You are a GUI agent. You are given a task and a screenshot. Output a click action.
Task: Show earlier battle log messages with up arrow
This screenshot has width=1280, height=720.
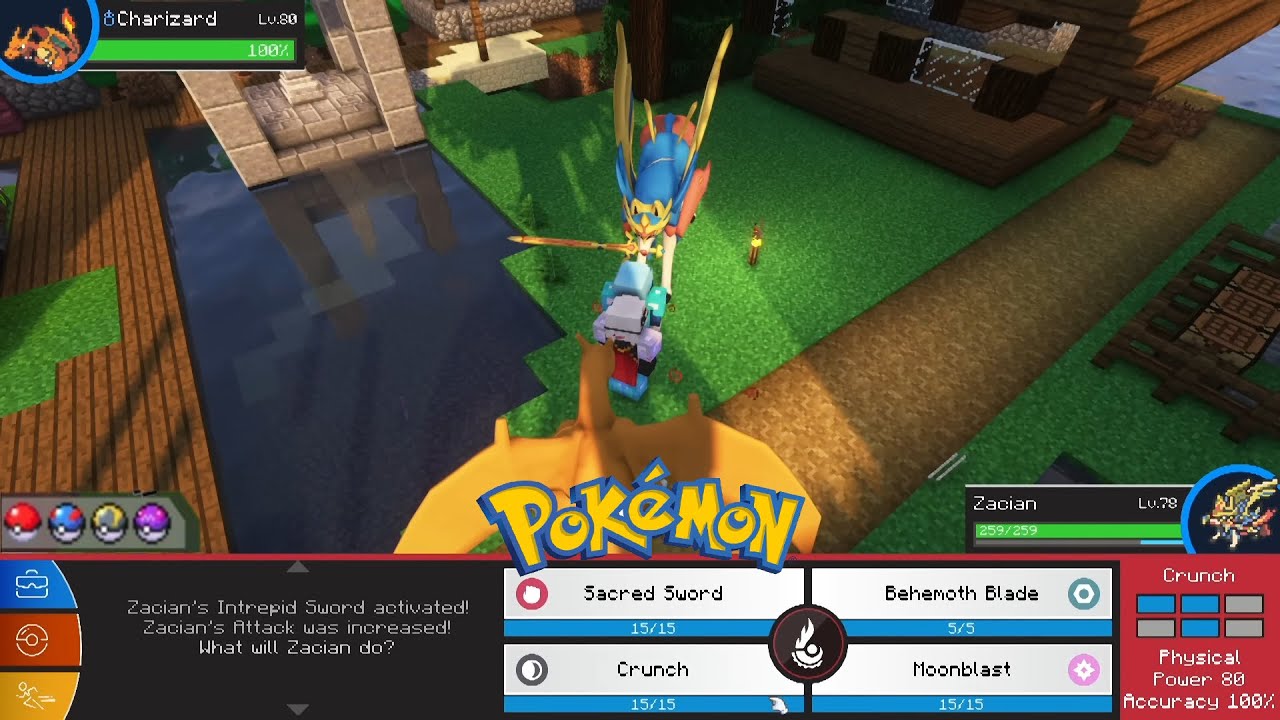tap(298, 567)
